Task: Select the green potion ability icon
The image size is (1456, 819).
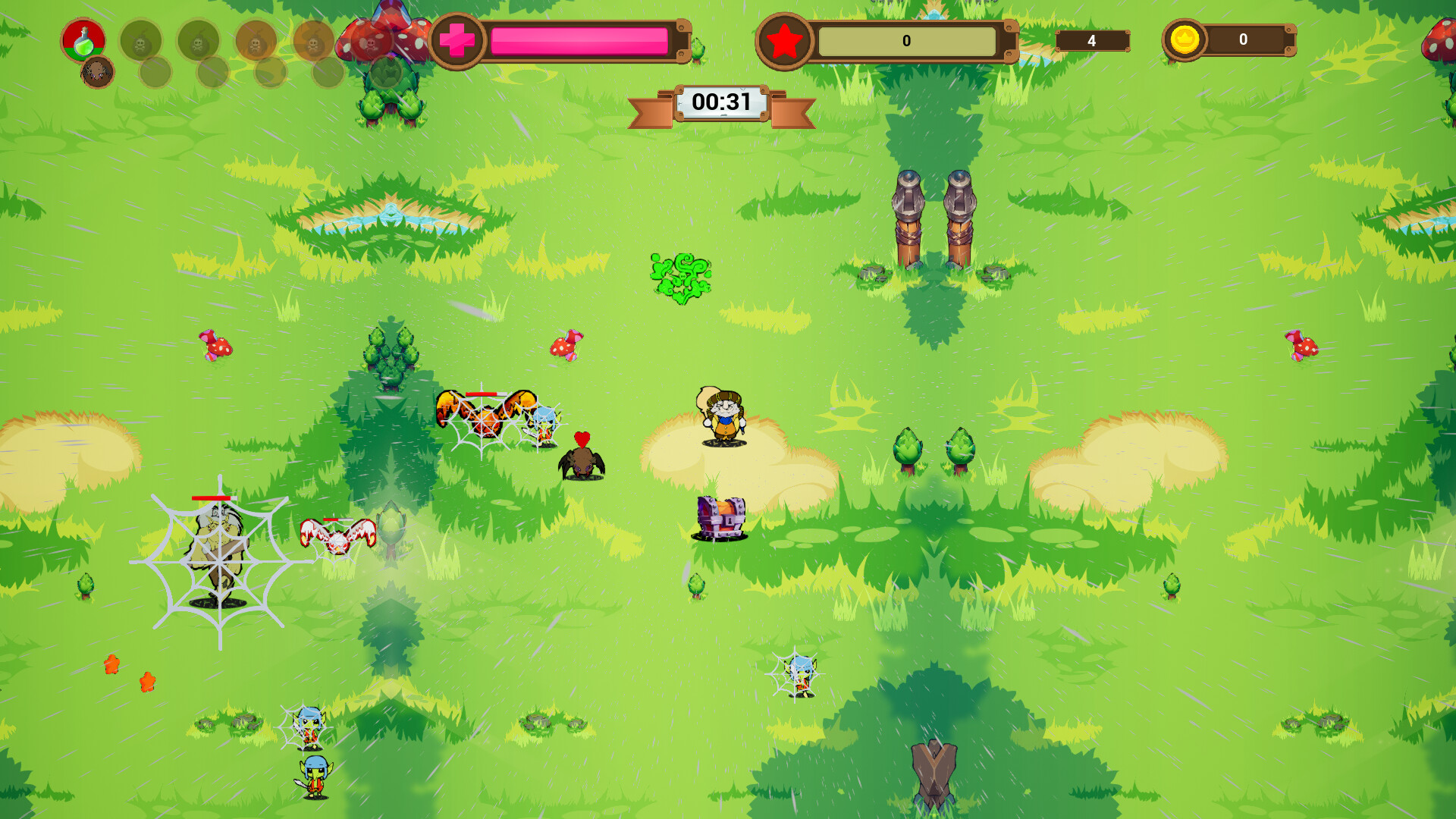Action: pyautogui.click(x=83, y=42)
